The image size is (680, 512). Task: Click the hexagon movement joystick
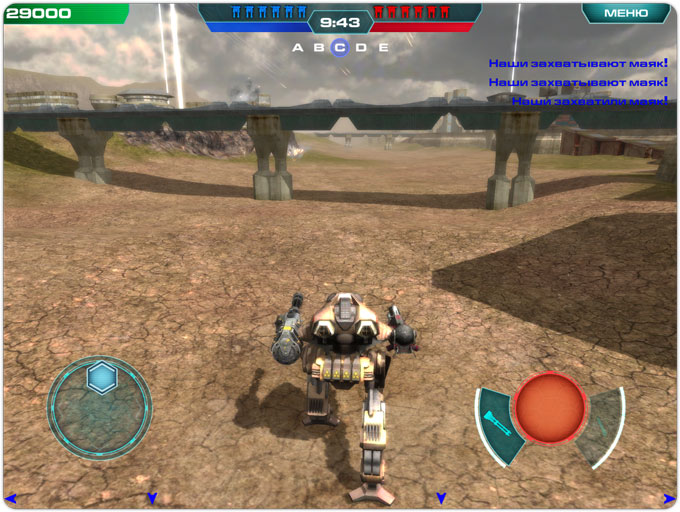coord(101,378)
